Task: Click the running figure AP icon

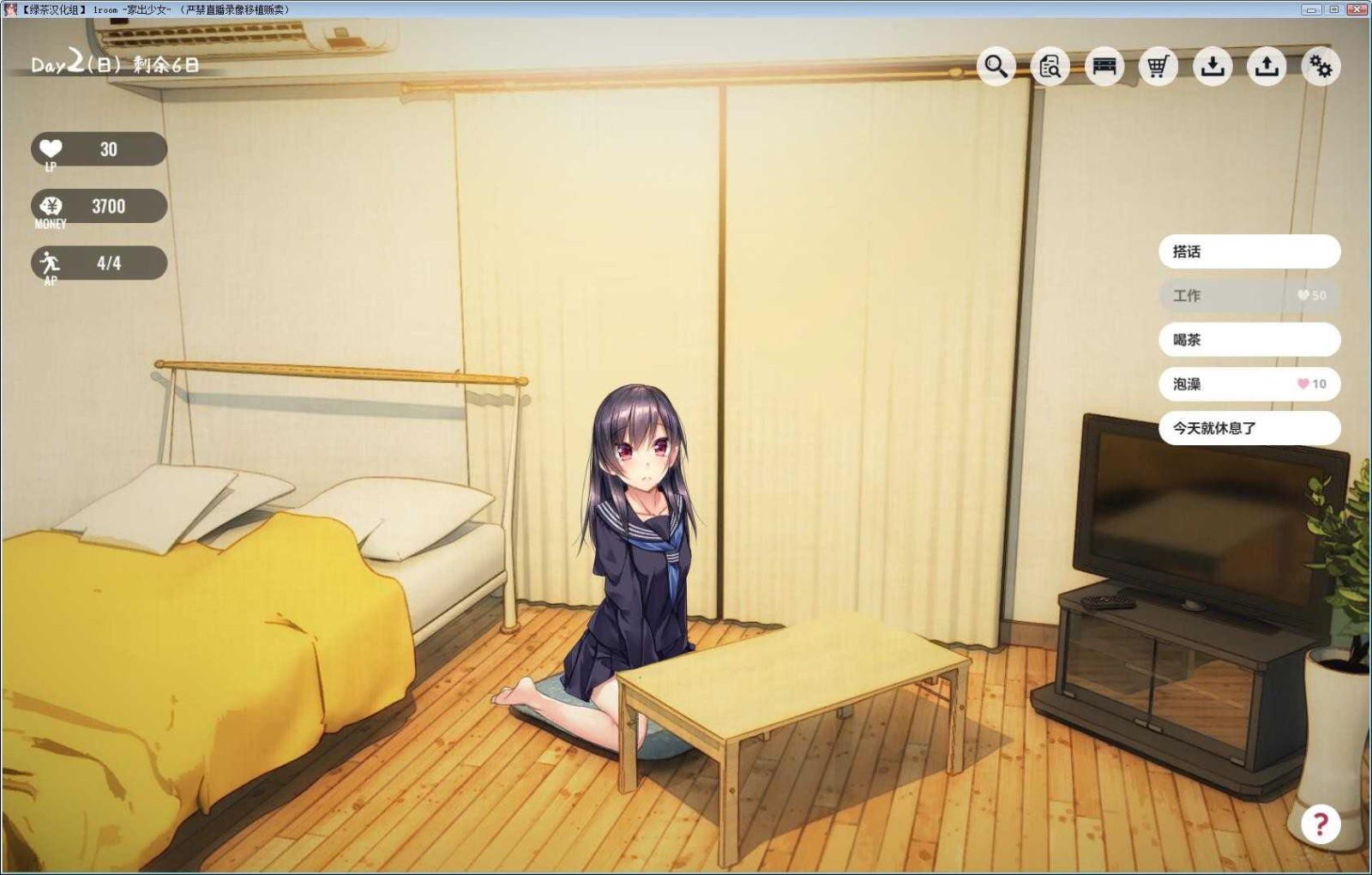Action: [51, 262]
